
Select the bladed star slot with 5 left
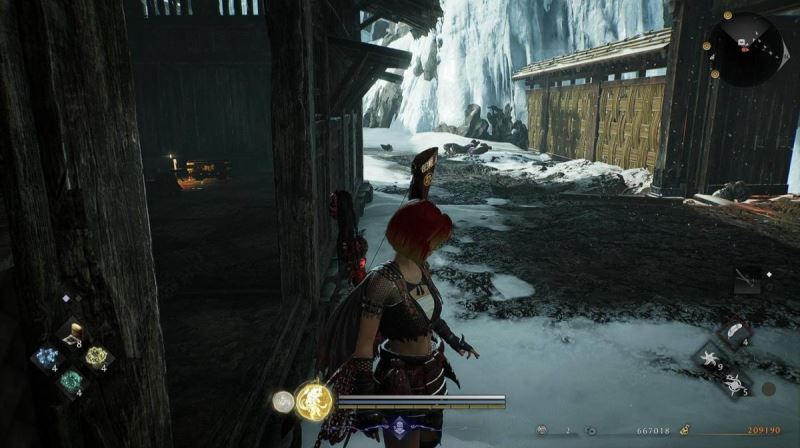click(736, 383)
